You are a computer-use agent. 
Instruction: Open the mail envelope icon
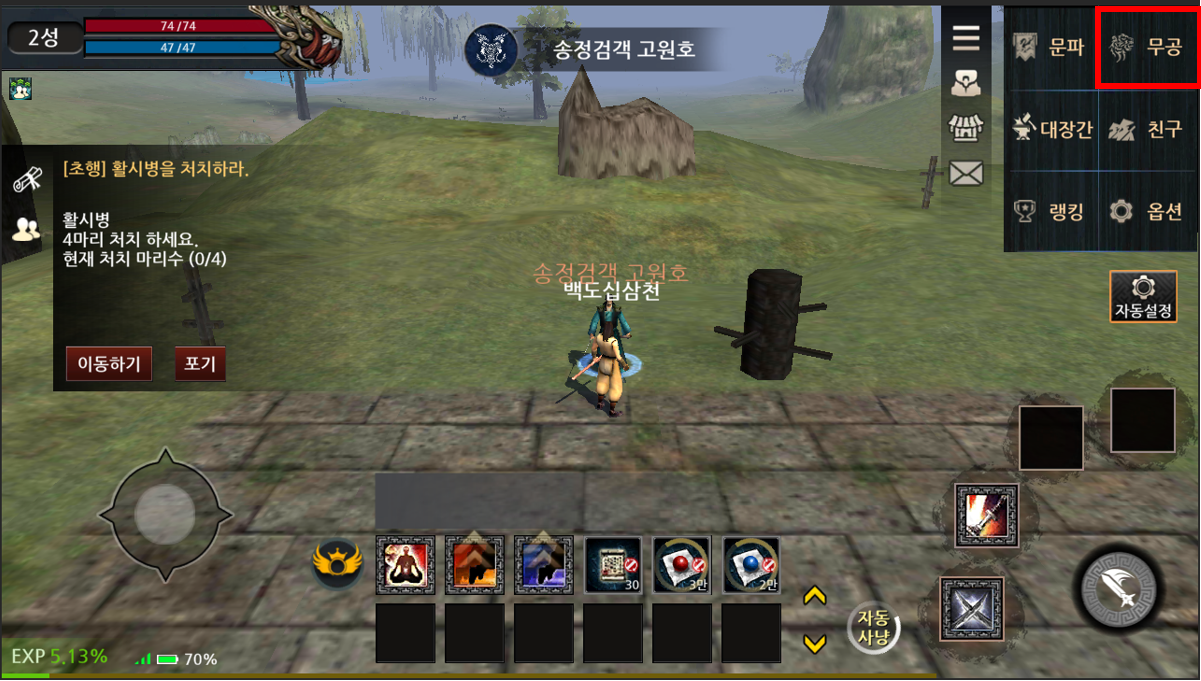point(965,174)
